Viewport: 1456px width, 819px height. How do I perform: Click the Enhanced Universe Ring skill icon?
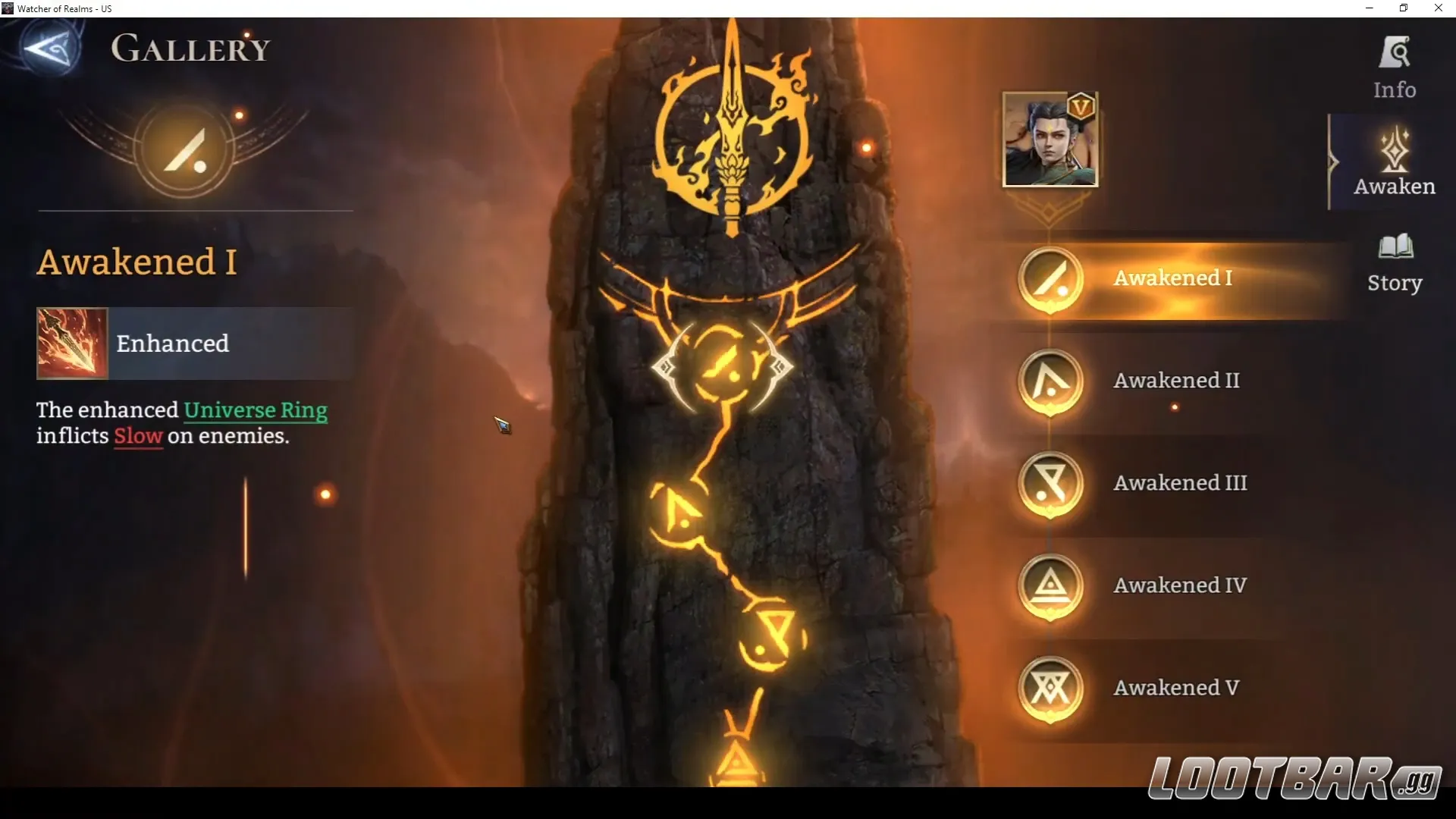tap(71, 344)
